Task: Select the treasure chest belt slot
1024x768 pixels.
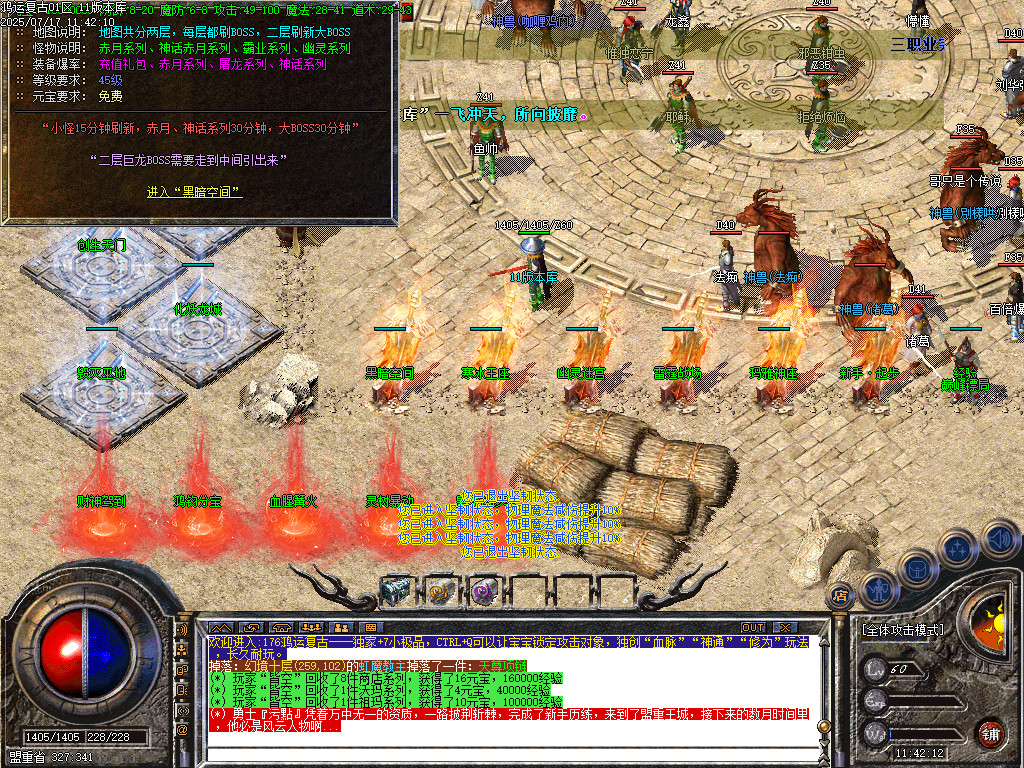Action: pos(396,591)
